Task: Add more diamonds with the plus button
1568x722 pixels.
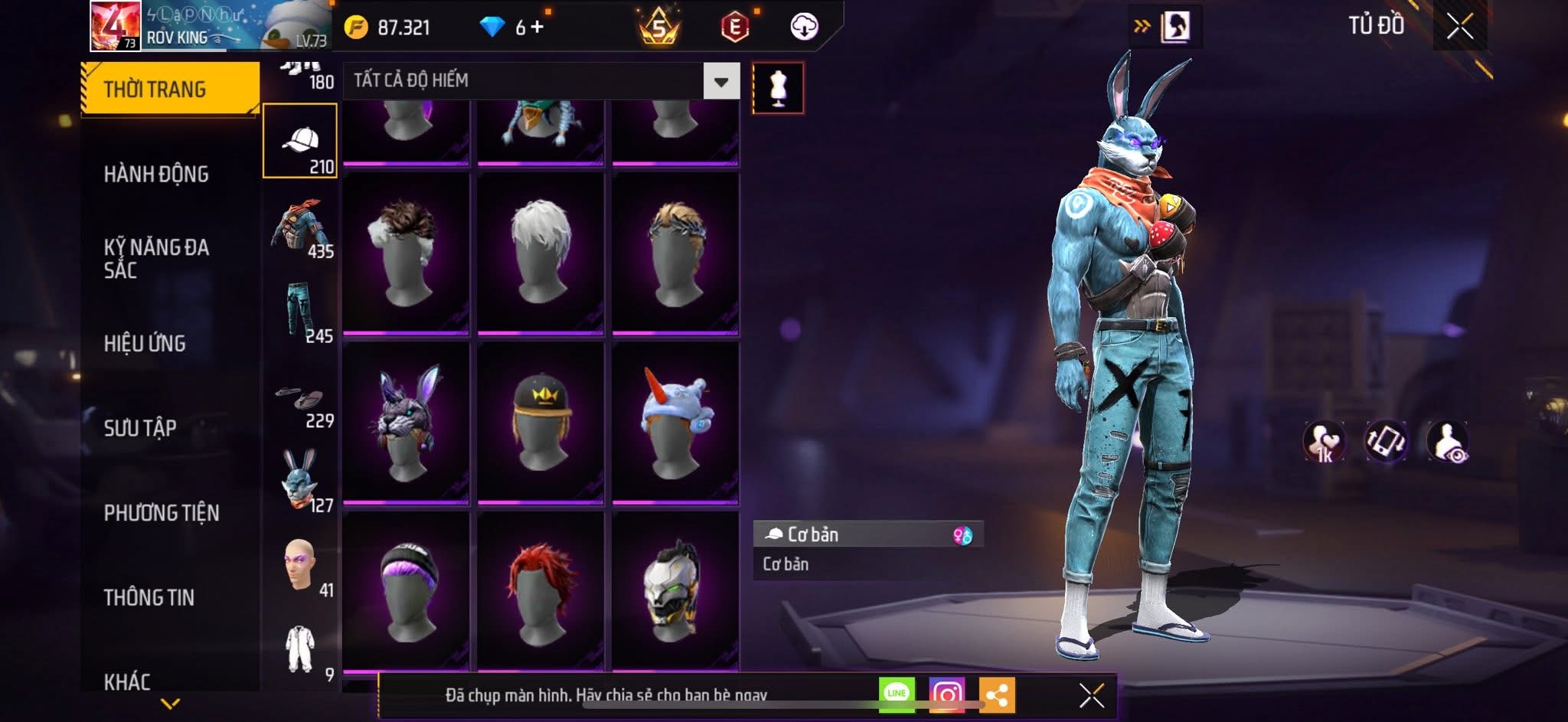Action: tap(537, 28)
